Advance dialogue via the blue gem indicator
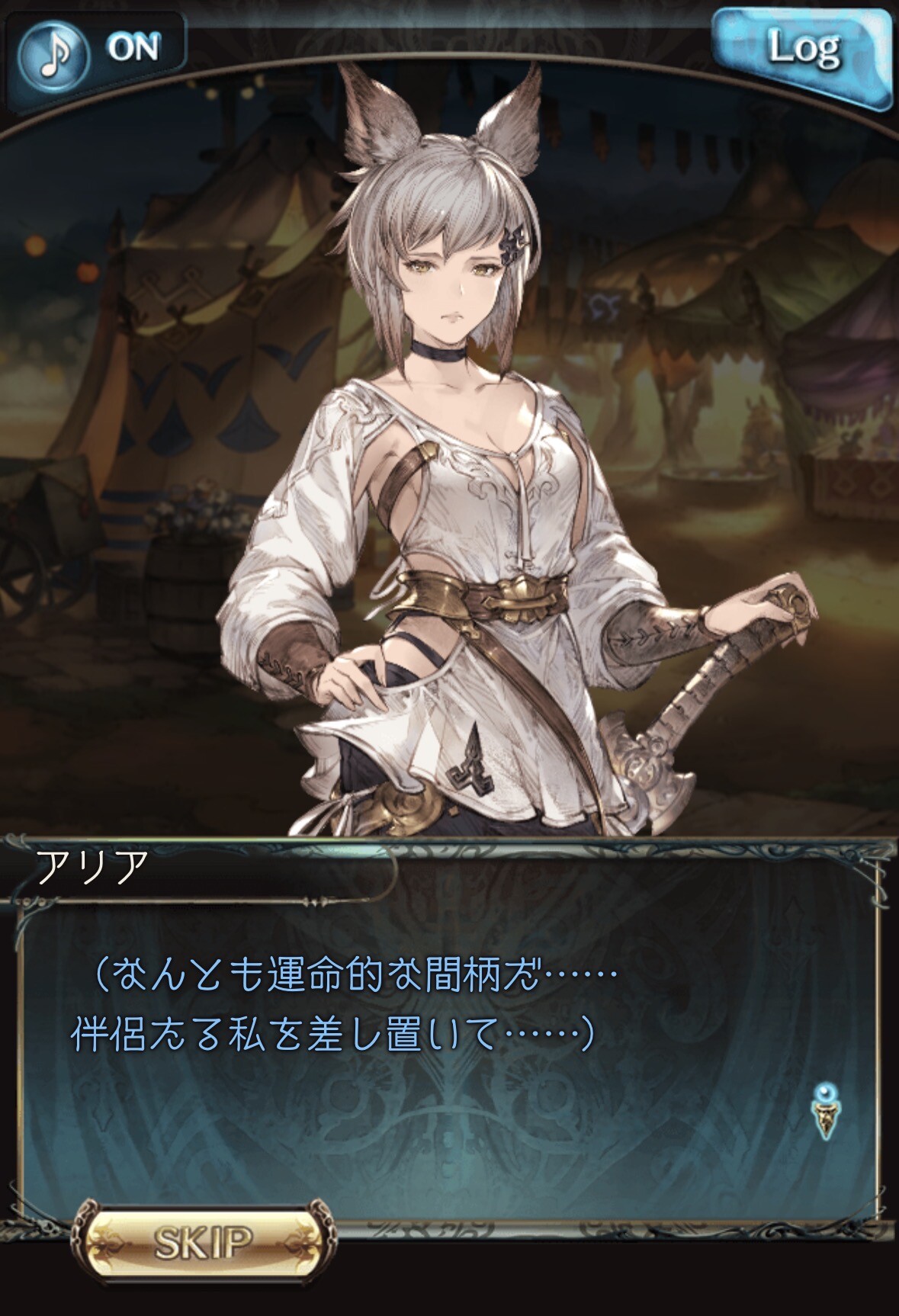899x1316 pixels. (824, 1112)
